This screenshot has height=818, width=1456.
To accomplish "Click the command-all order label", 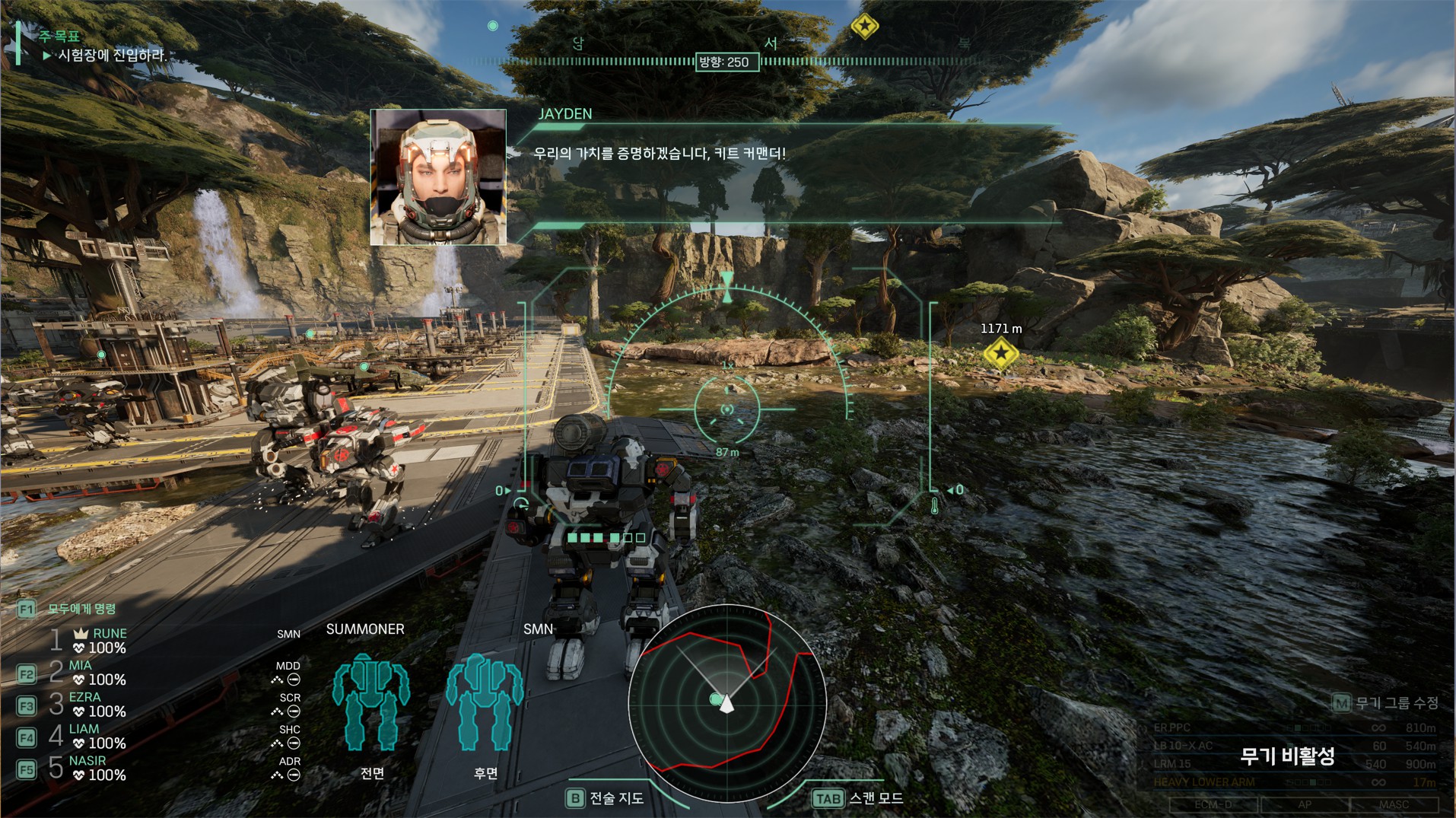I will click(81, 609).
